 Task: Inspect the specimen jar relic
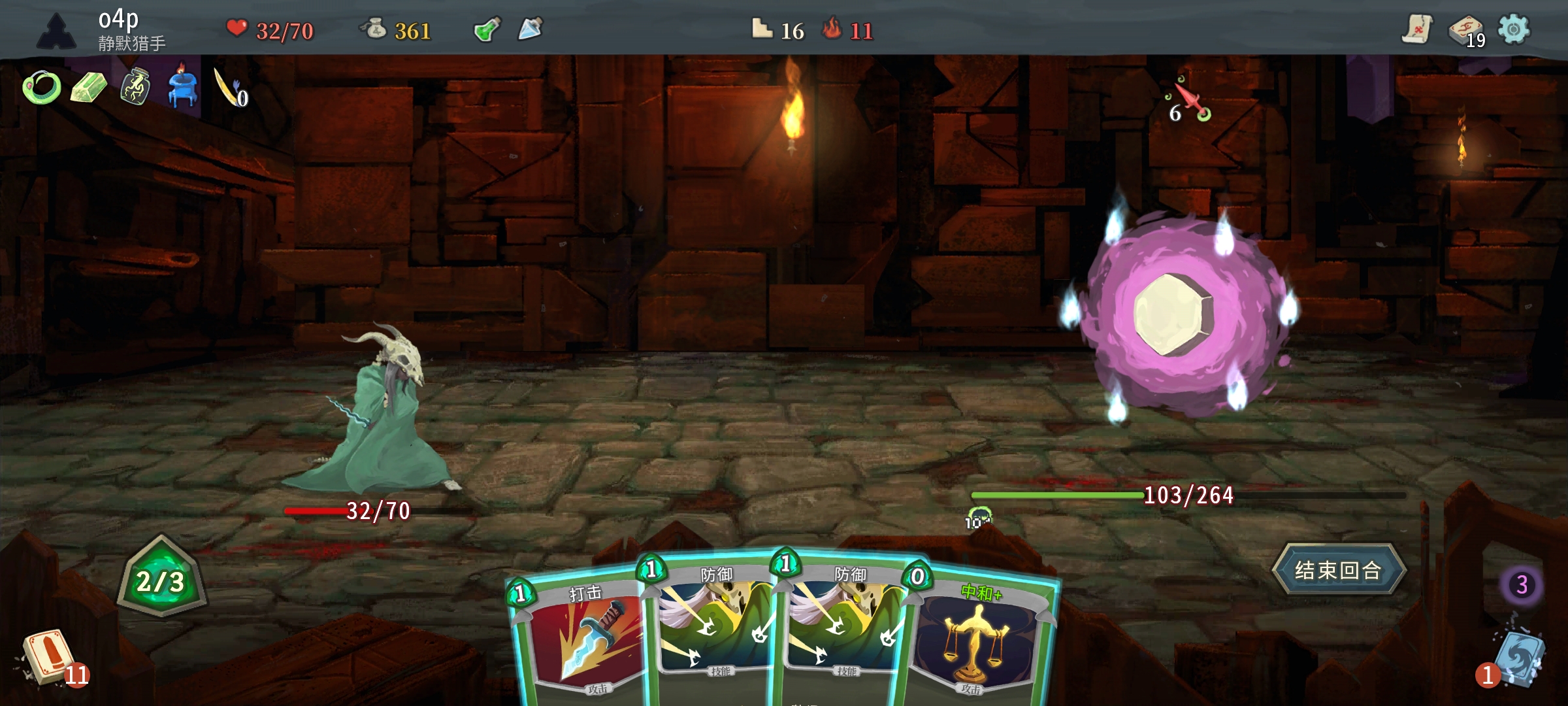click(135, 87)
